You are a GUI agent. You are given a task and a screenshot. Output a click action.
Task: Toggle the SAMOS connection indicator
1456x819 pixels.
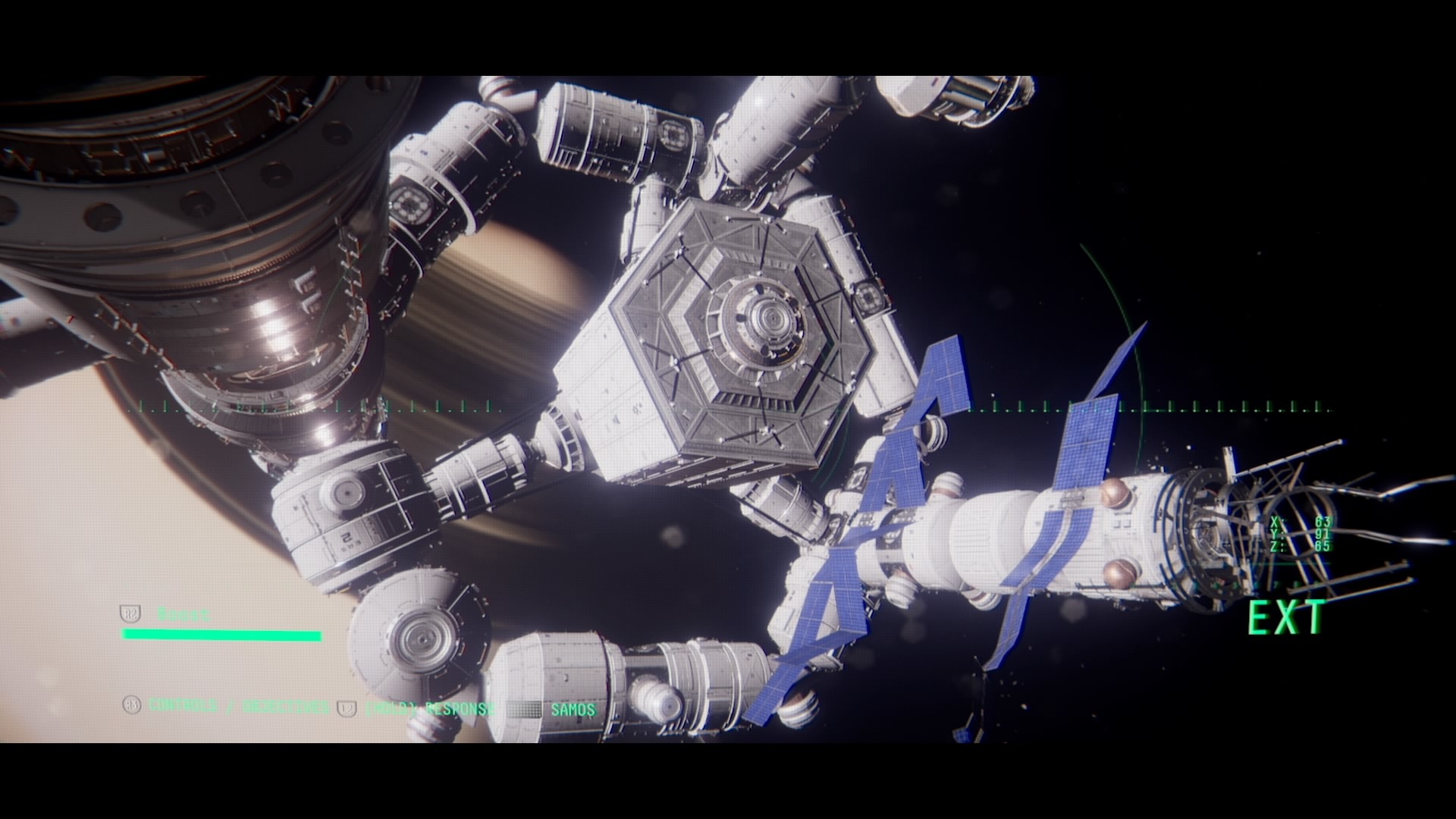tap(573, 709)
